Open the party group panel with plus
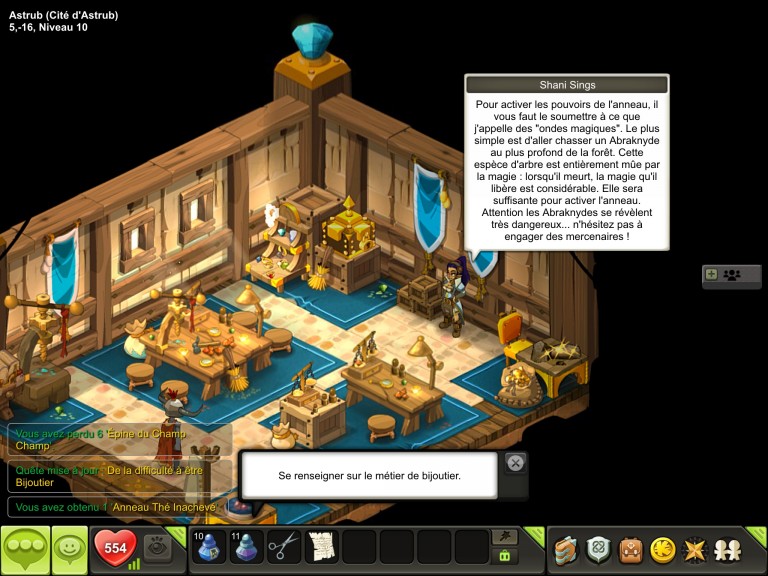 coord(731,274)
